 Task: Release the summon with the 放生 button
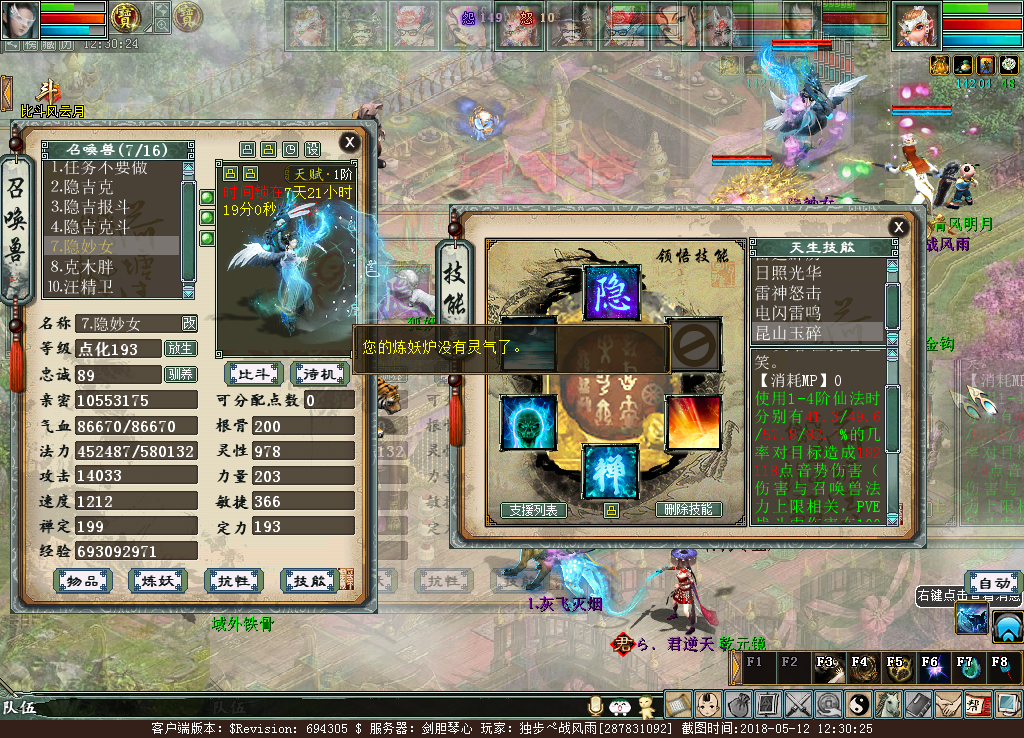pyautogui.click(x=181, y=349)
